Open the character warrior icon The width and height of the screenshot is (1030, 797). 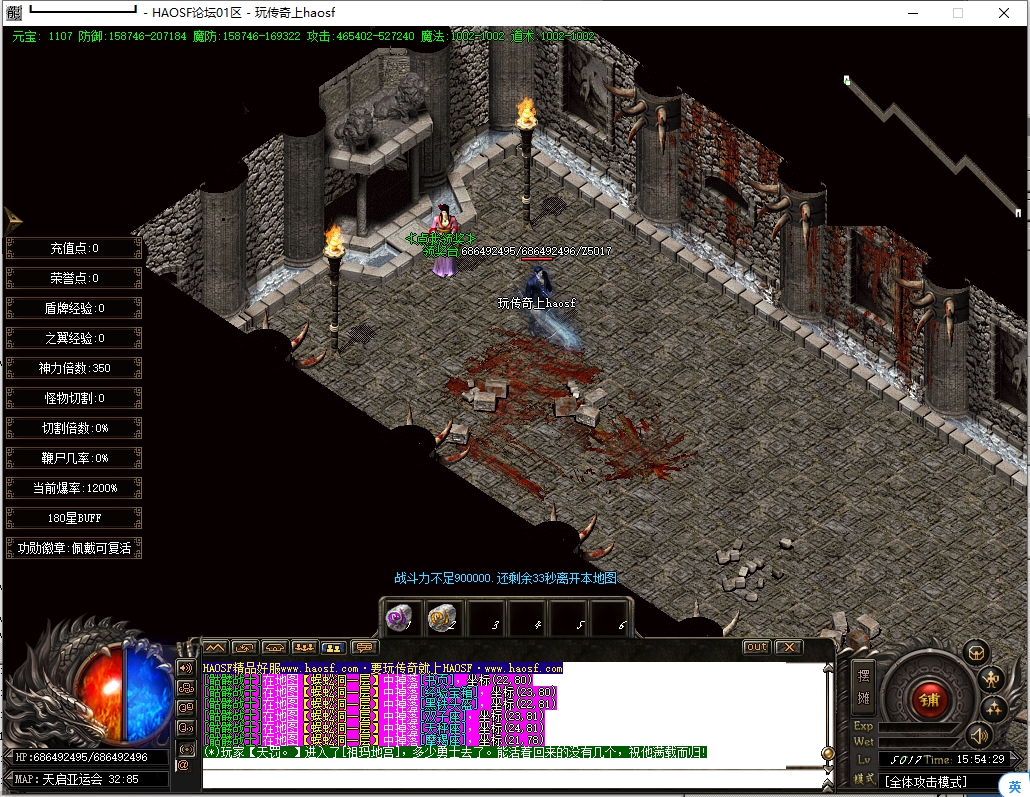[x=991, y=680]
